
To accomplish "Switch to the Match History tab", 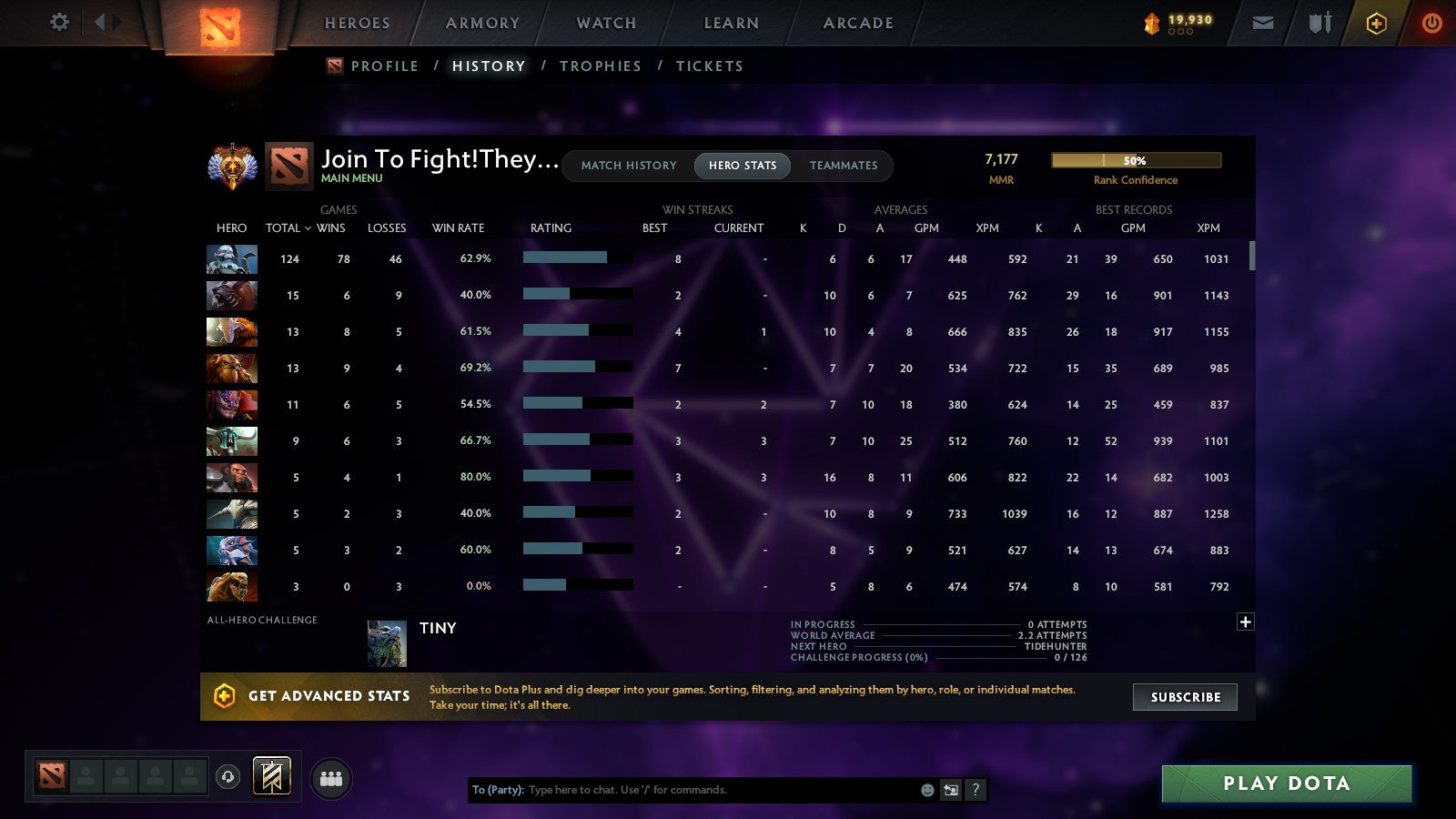I will (627, 166).
